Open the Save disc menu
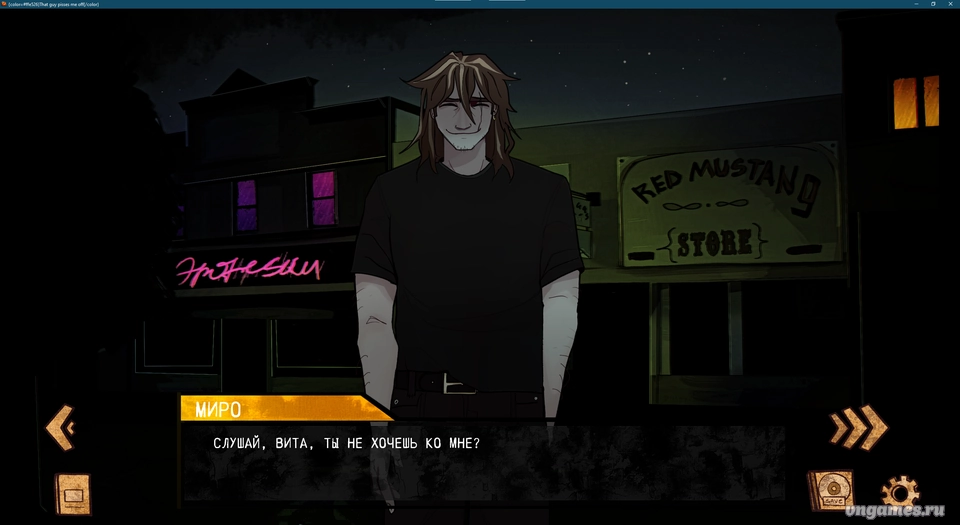 830,490
